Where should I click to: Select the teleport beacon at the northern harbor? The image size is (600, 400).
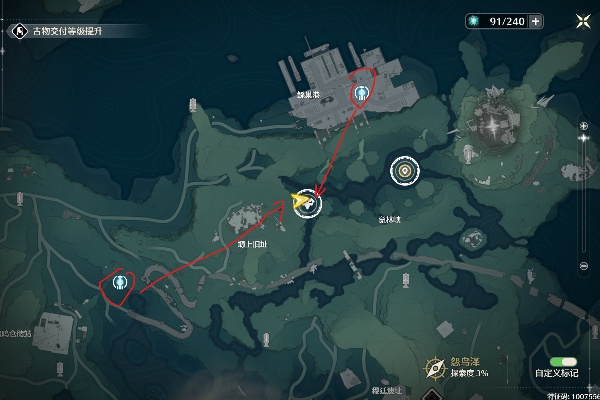coord(361,94)
